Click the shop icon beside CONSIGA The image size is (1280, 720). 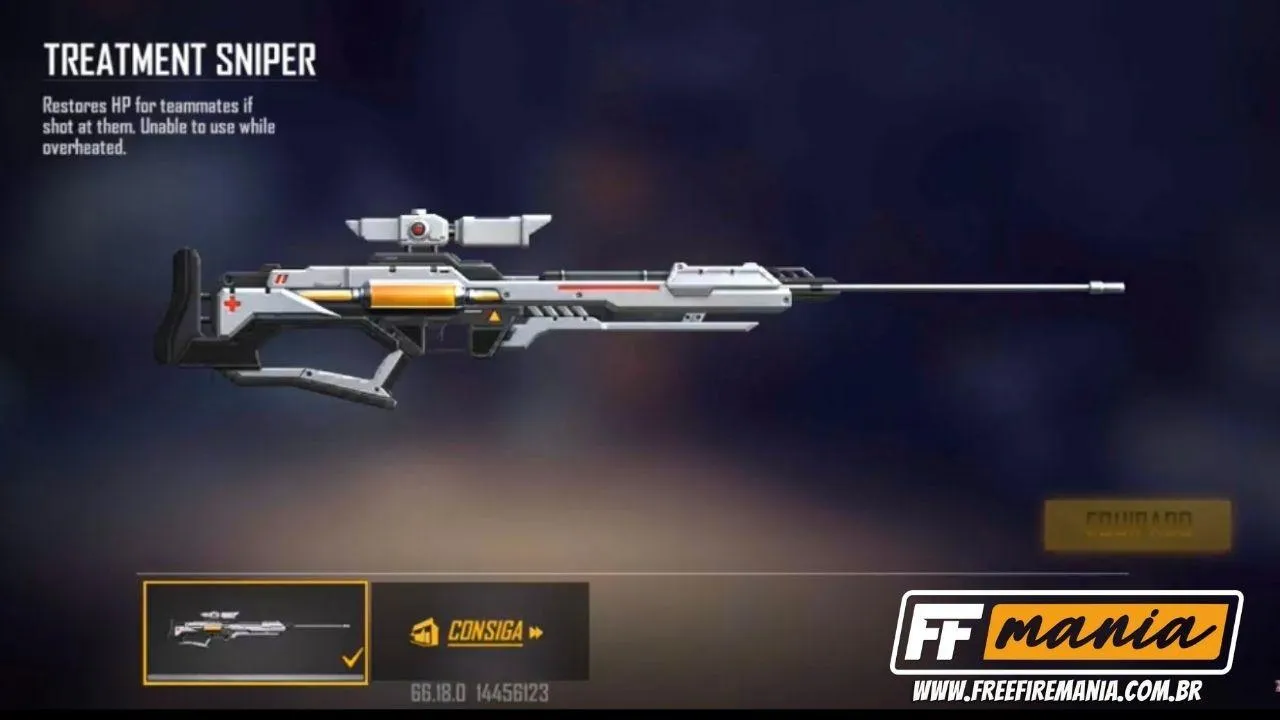pyautogui.click(x=426, y=633)
